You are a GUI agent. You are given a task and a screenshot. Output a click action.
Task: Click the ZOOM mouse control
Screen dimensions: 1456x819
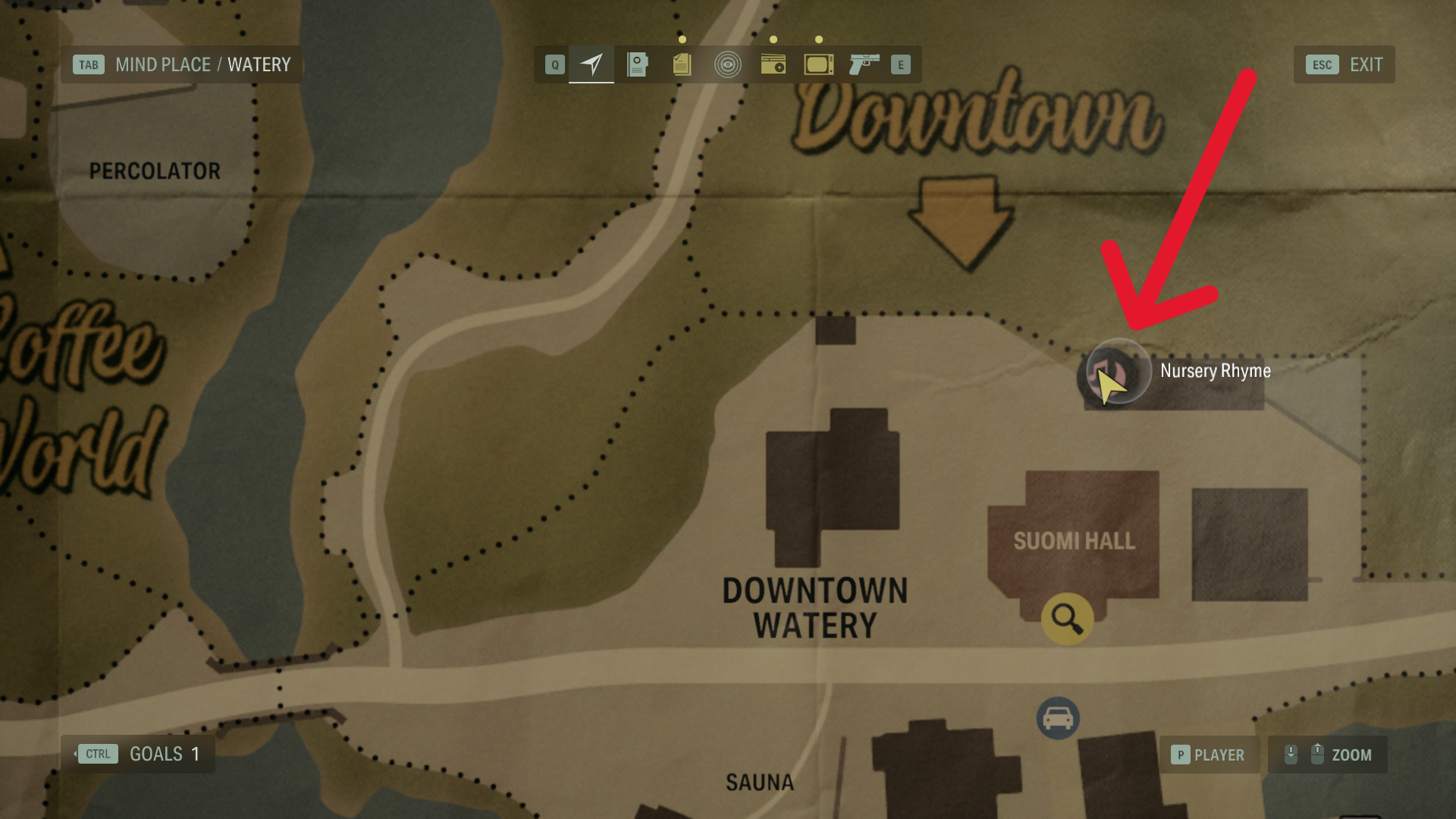1329,755
